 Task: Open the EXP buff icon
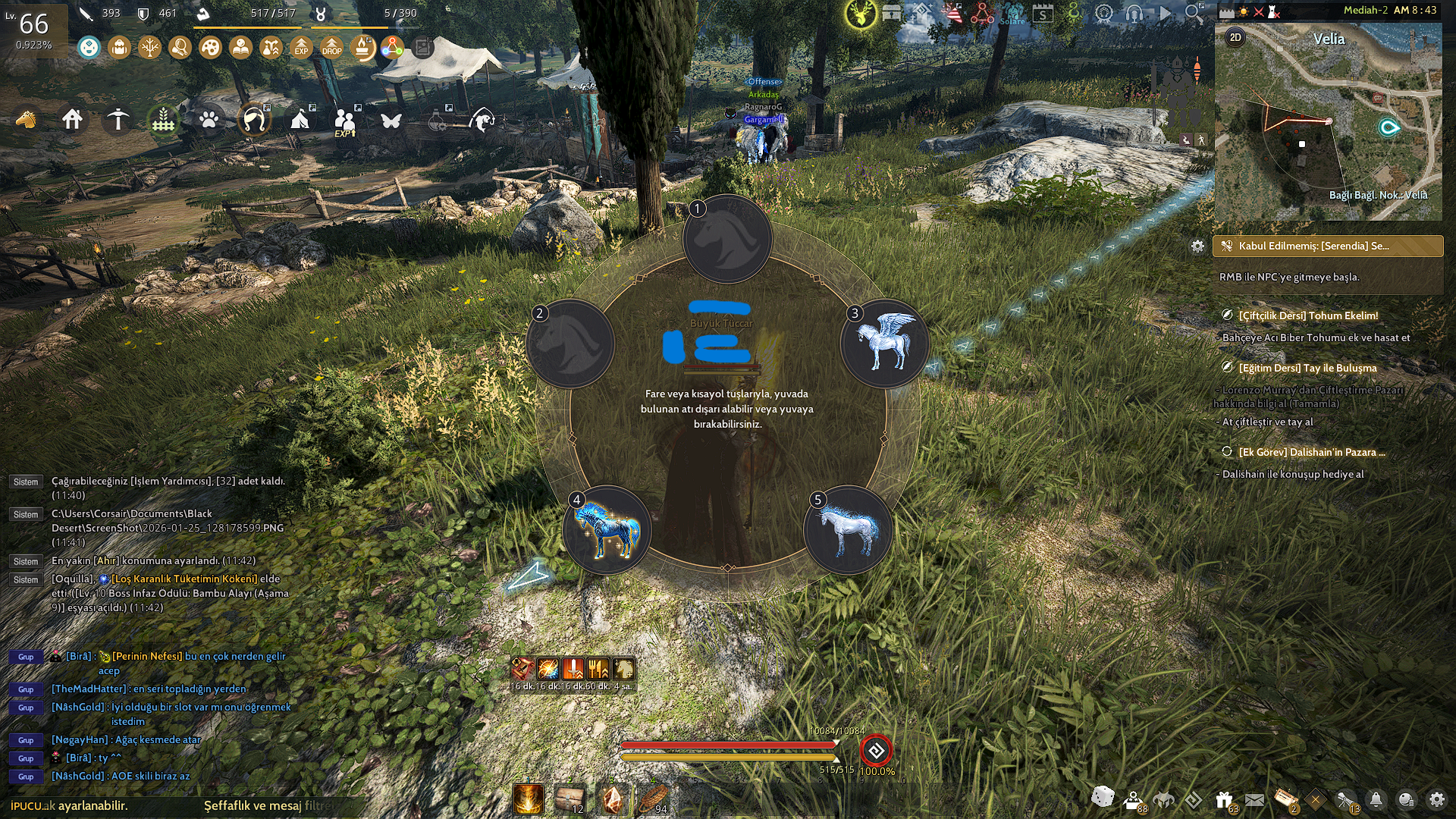click(x=301, y=48)
